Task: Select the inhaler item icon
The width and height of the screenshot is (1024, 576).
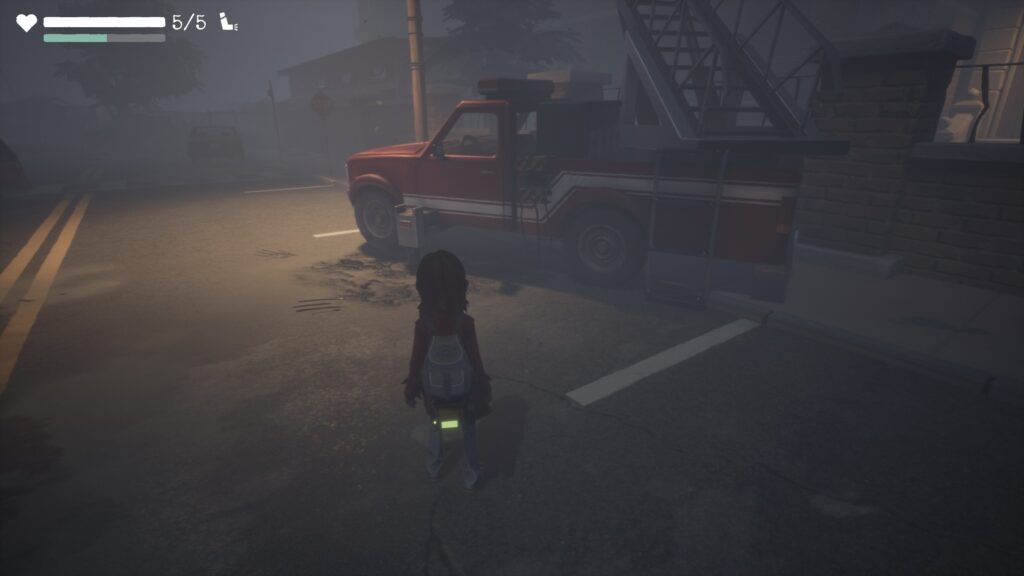Action: pos(228,22)
